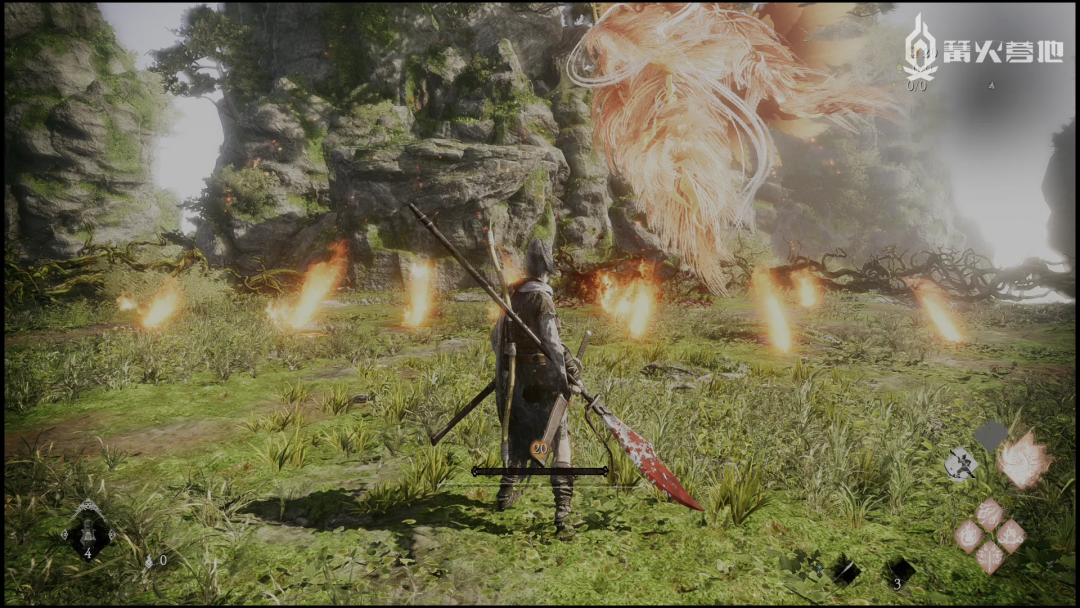1080x608 pixels.
Task: Click the 篝火营地 watermark logo
Action: click(982, 52)
